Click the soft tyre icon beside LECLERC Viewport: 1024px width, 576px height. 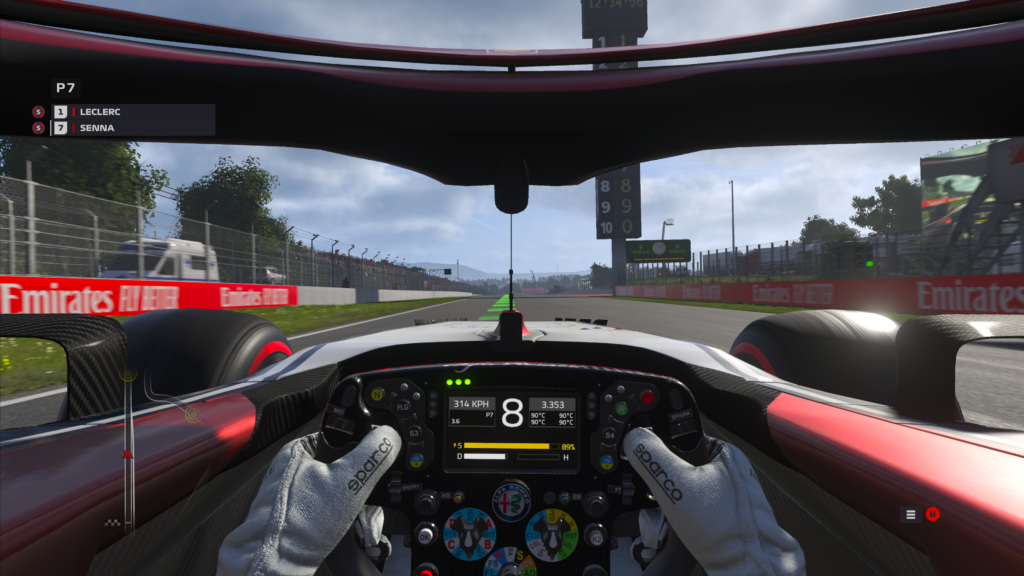tap(38, 112)
